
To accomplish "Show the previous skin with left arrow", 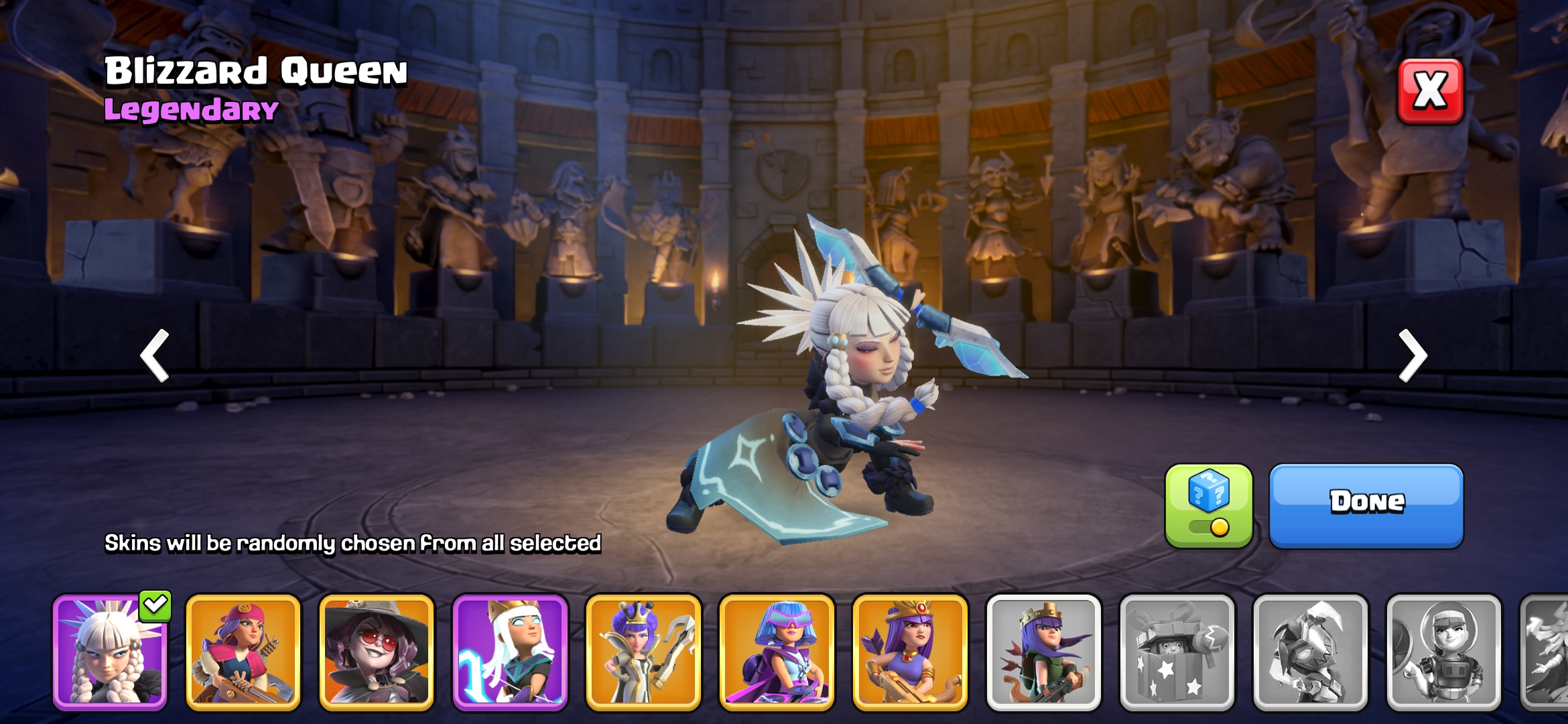I will [x=155, y=355].
